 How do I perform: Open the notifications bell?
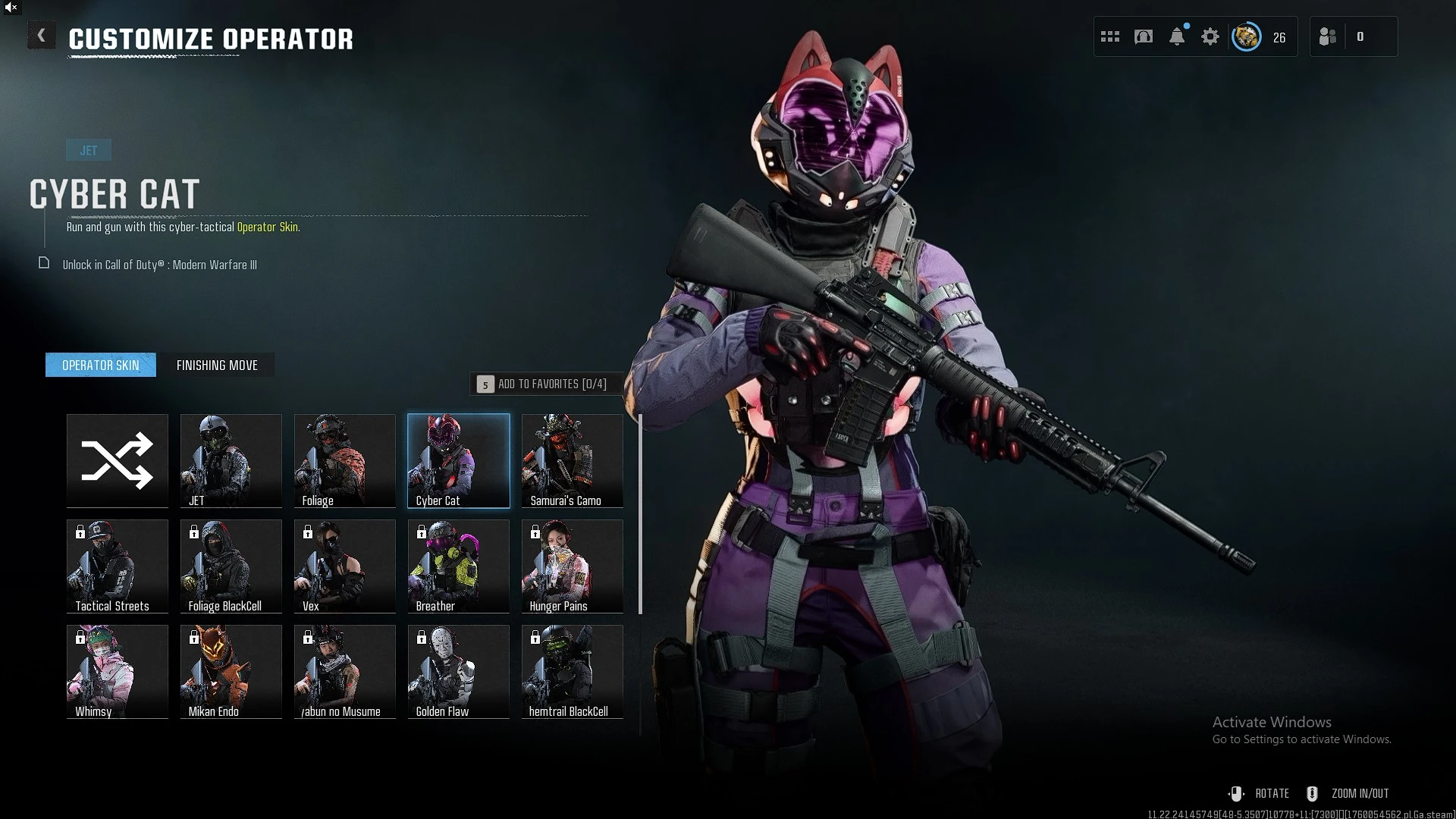[x=1177, y=36]
